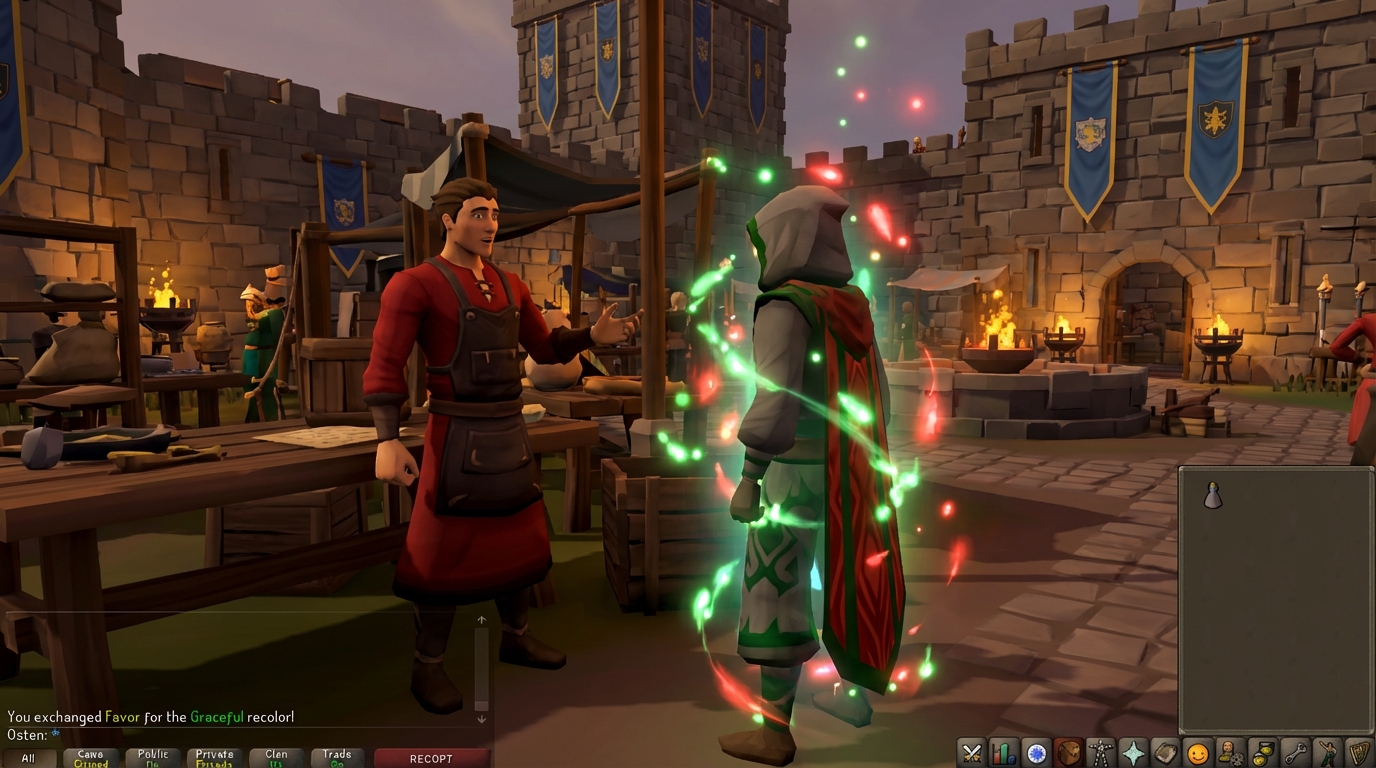Click the red REPORT button
The image size is (1376, 768).
tap(431, 757)
